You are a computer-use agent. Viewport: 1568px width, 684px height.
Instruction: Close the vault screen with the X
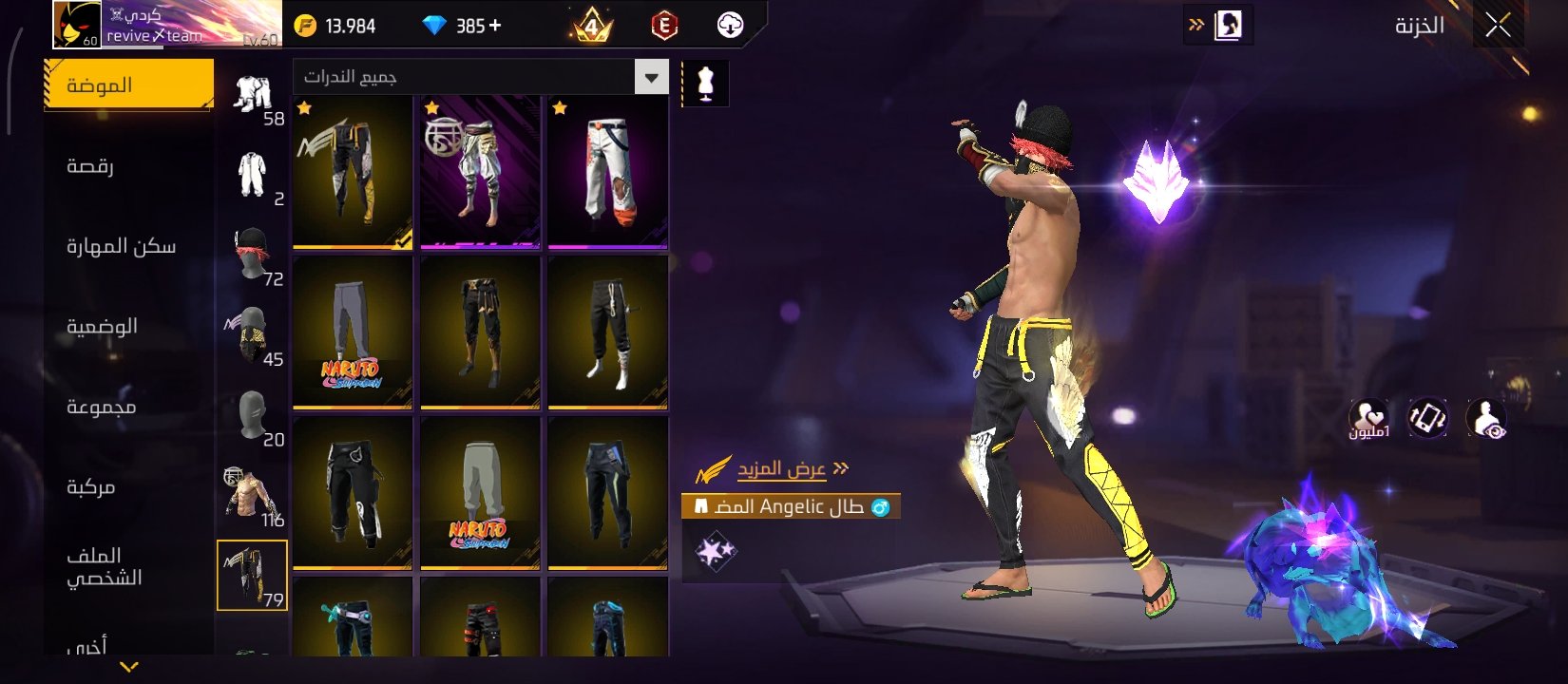pyautogui.click(x=1498, y=26)
